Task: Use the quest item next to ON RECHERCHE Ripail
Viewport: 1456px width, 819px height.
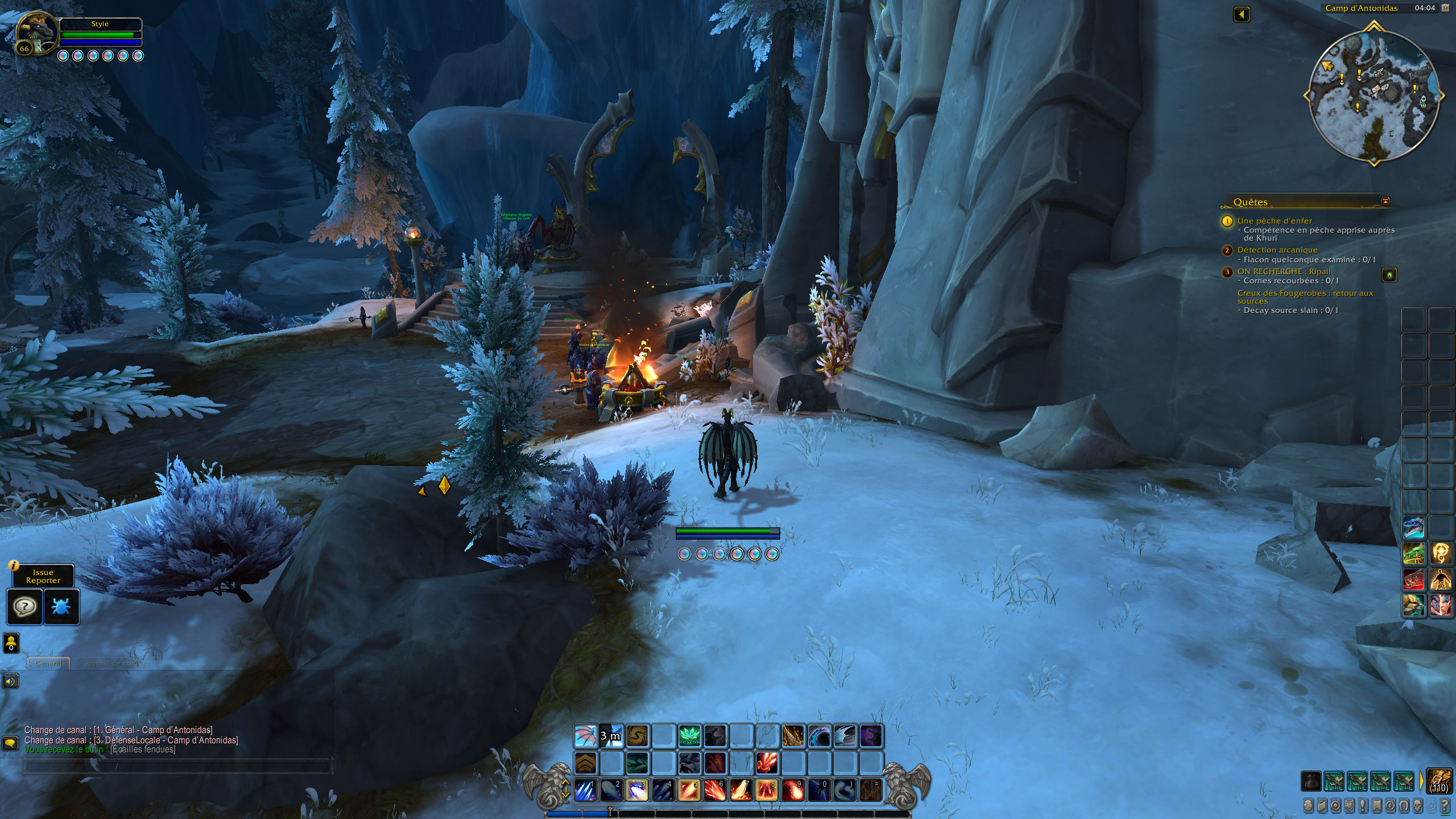Action: [1388, 275]
